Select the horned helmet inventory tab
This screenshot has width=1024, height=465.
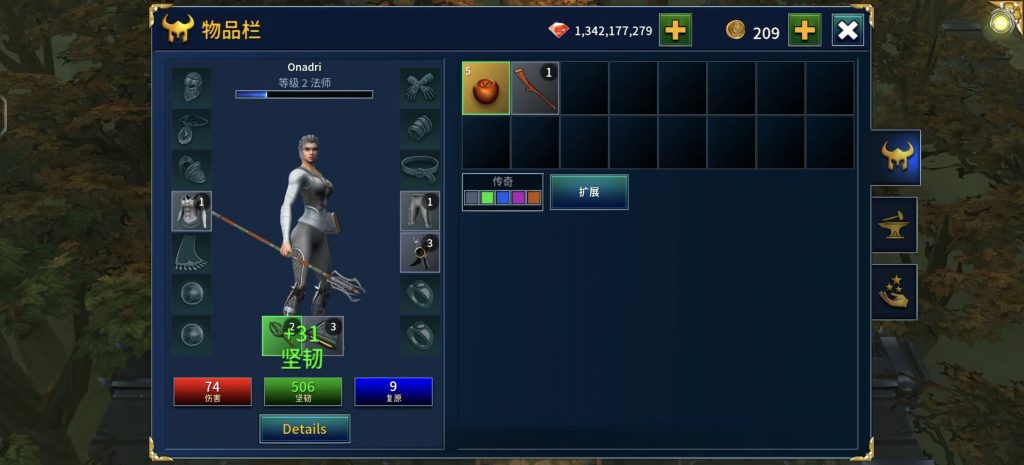(894, 157)
